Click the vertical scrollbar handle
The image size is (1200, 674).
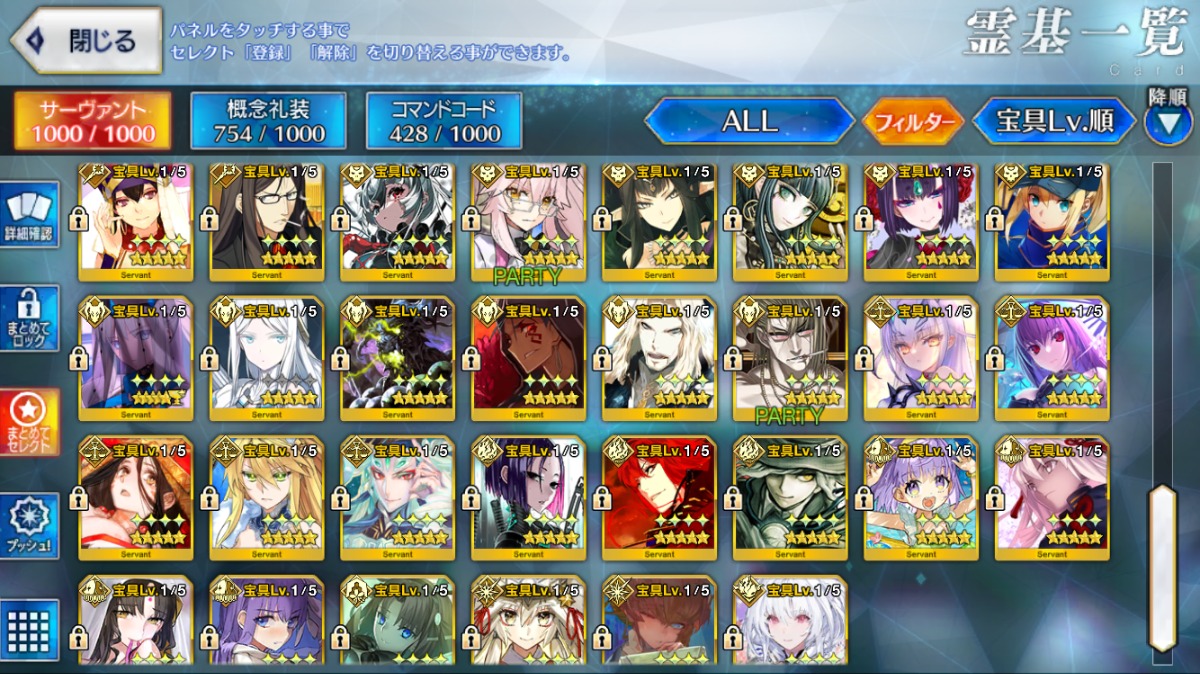click(1161, 567)
